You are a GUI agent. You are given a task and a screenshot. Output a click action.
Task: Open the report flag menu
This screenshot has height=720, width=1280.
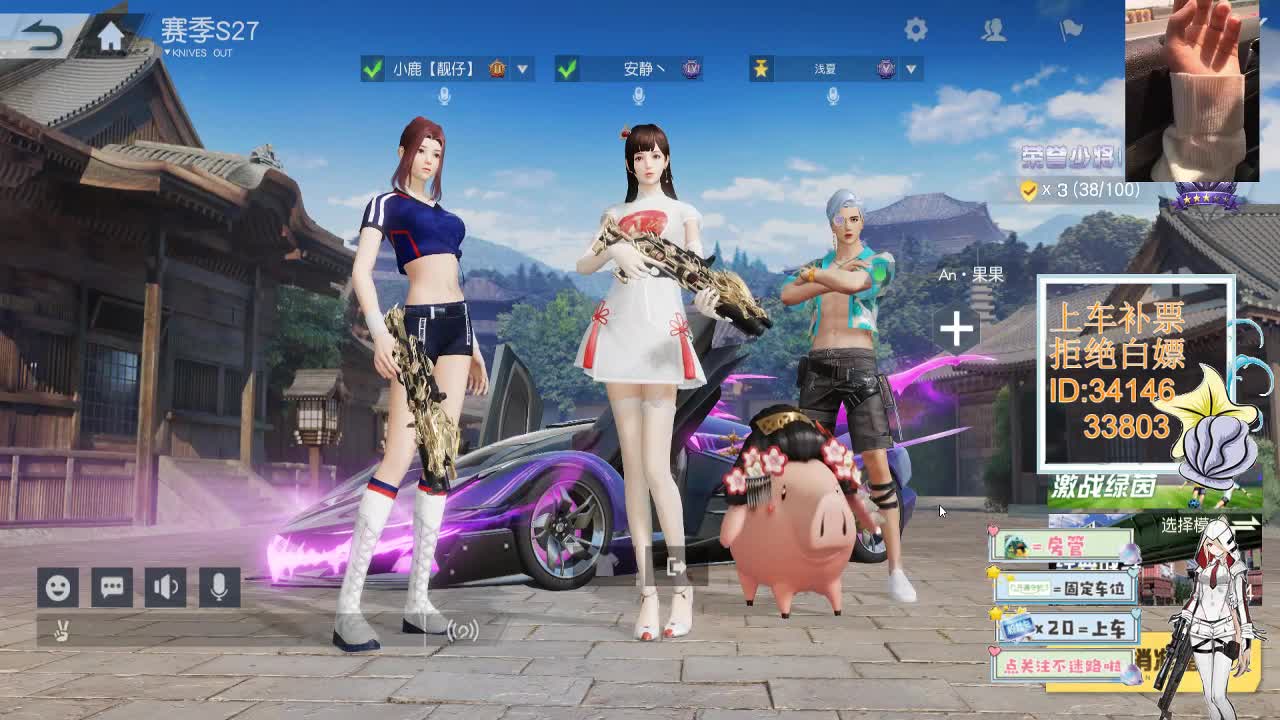pyautogui.click(x=1068, y=30)
